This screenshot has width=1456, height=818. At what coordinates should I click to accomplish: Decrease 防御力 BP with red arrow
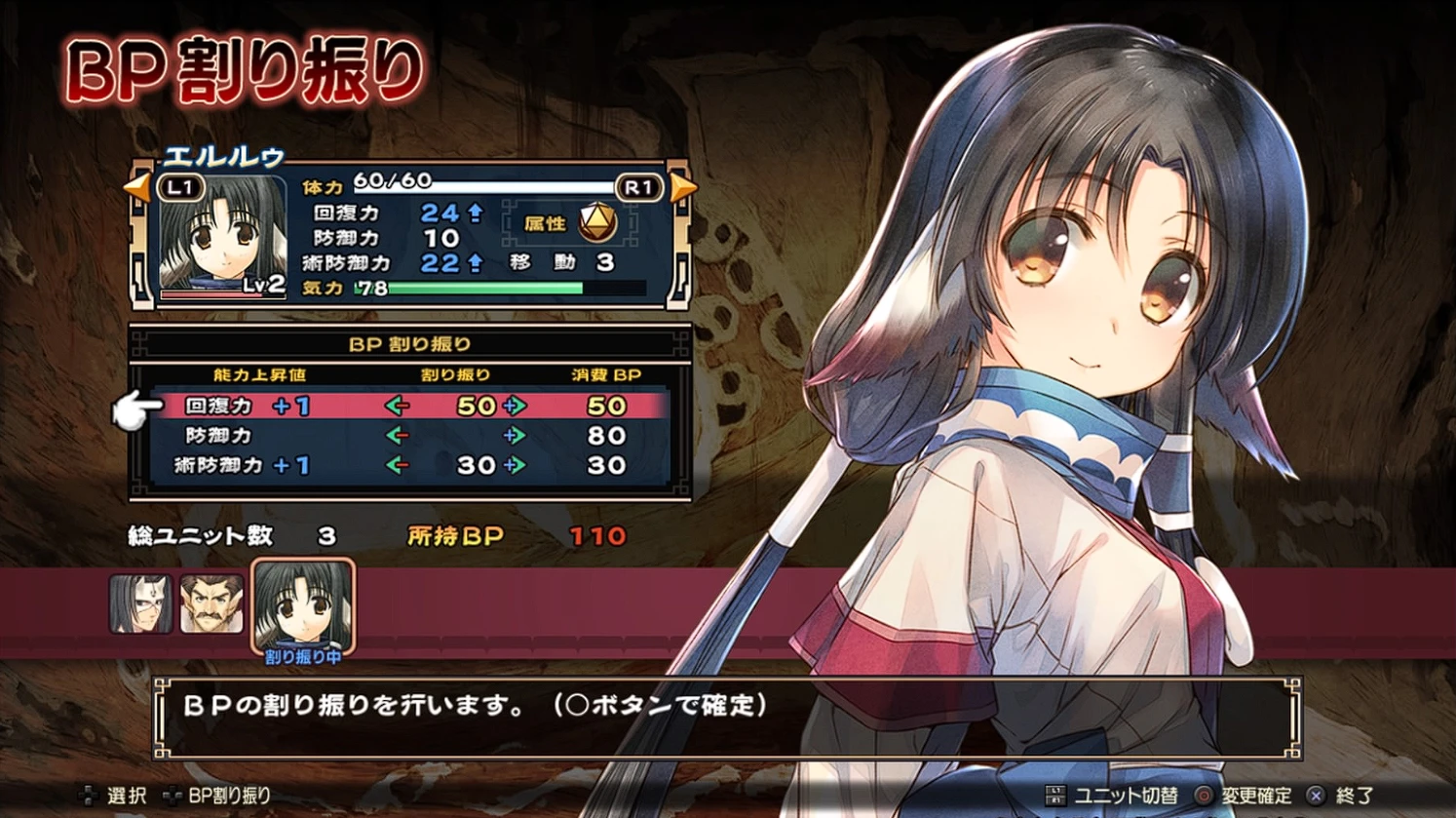[x=397, y=436]
